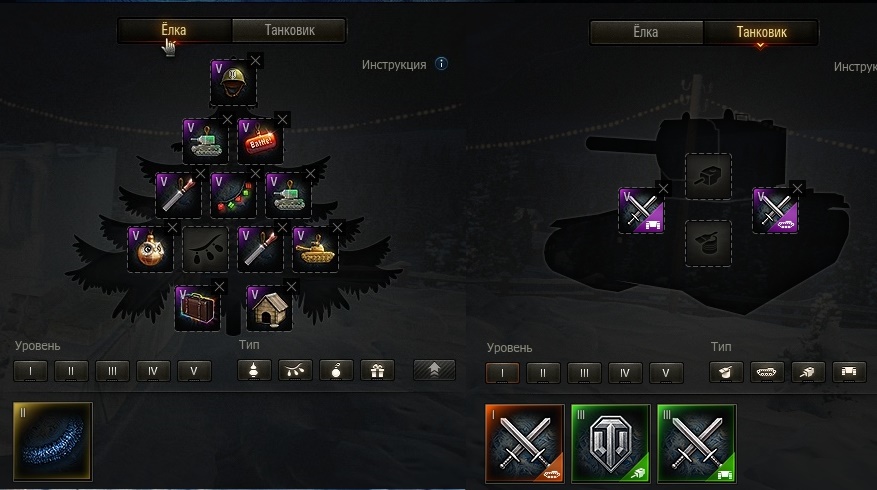Select the helmet tree topper slot
877x490 pixels.
point(233,83)
